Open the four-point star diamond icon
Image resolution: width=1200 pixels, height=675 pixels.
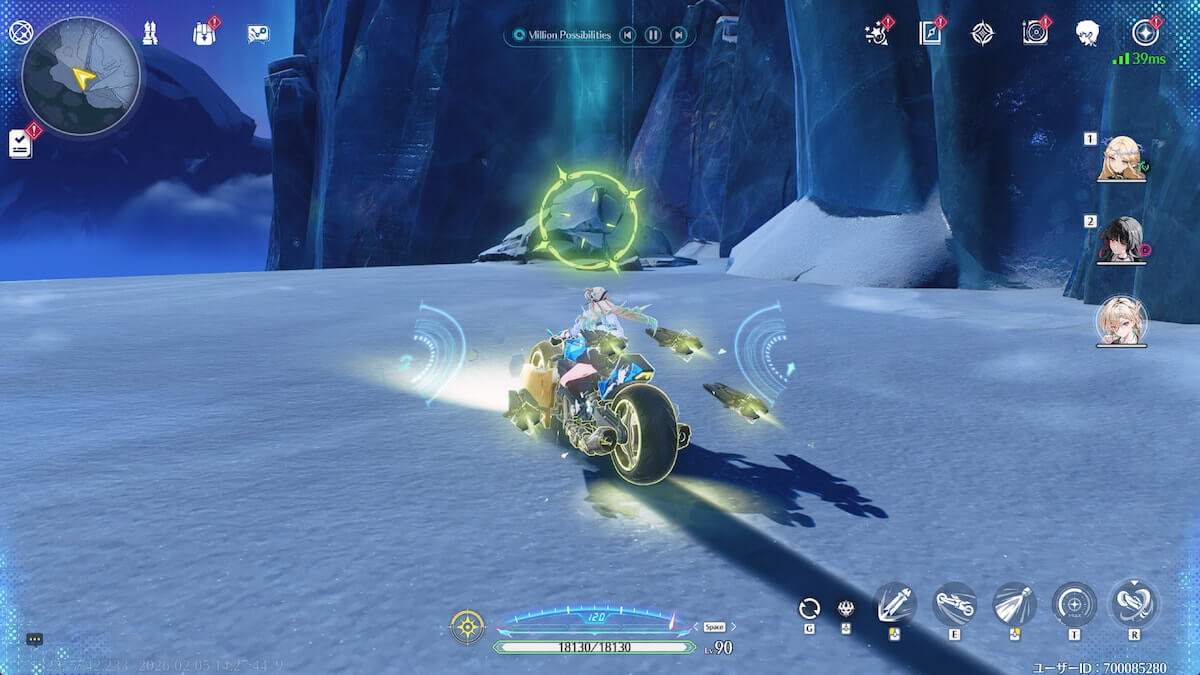click(983, 34)
